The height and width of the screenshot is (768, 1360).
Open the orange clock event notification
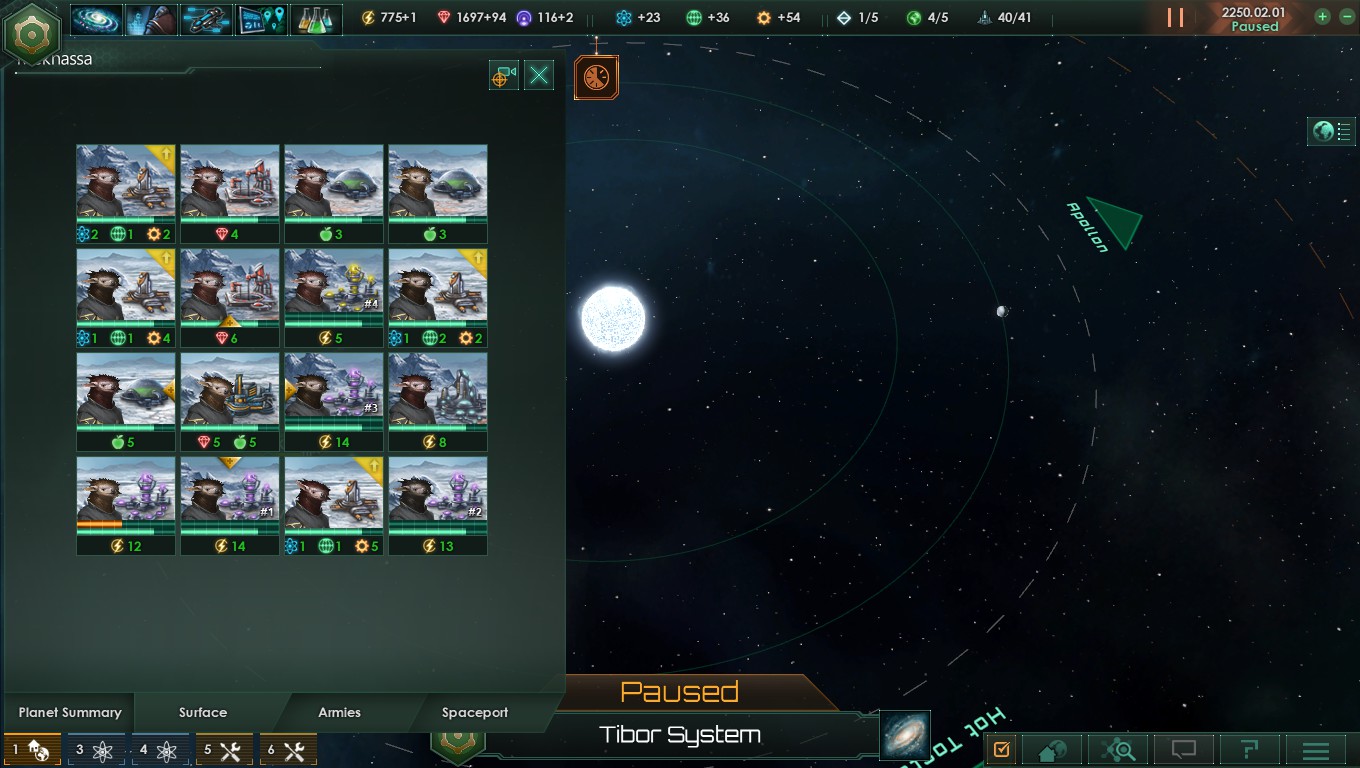click(x=596, y=77)
